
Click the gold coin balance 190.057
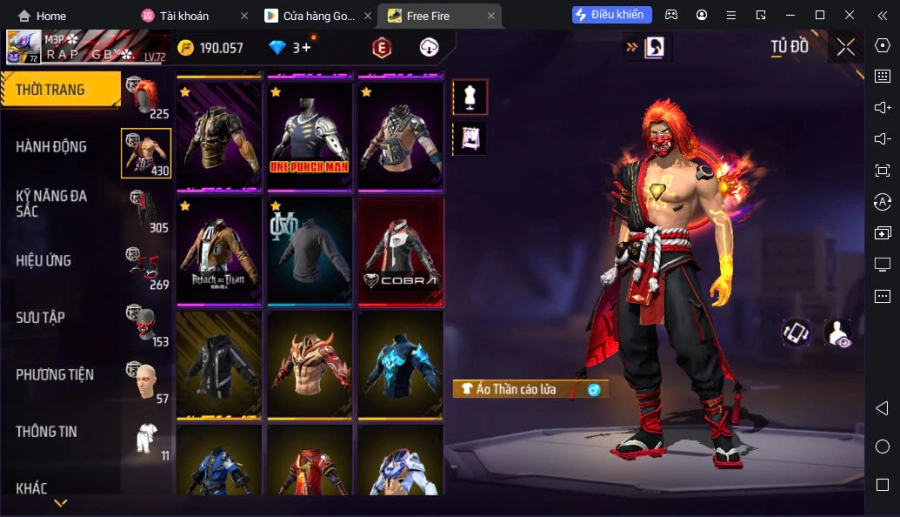(x=211, y=48)
